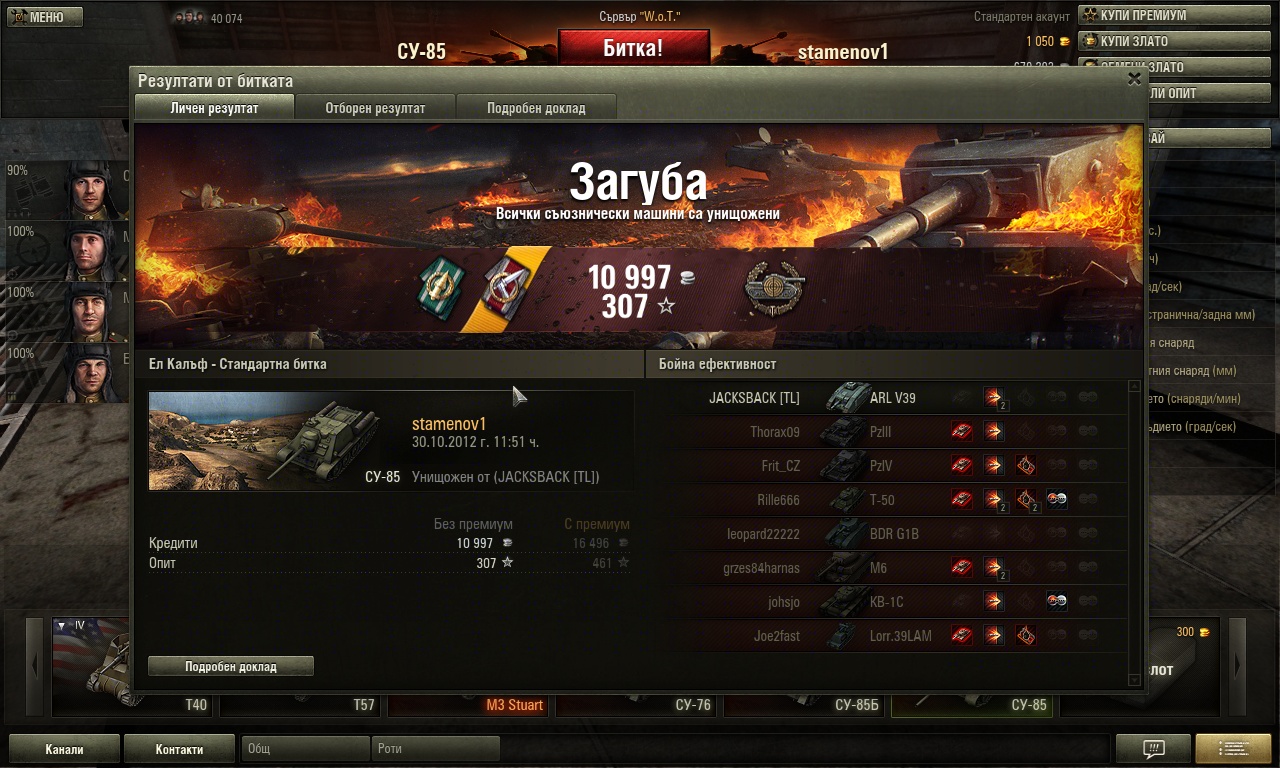Close the battle results window

click(1134, 79)
